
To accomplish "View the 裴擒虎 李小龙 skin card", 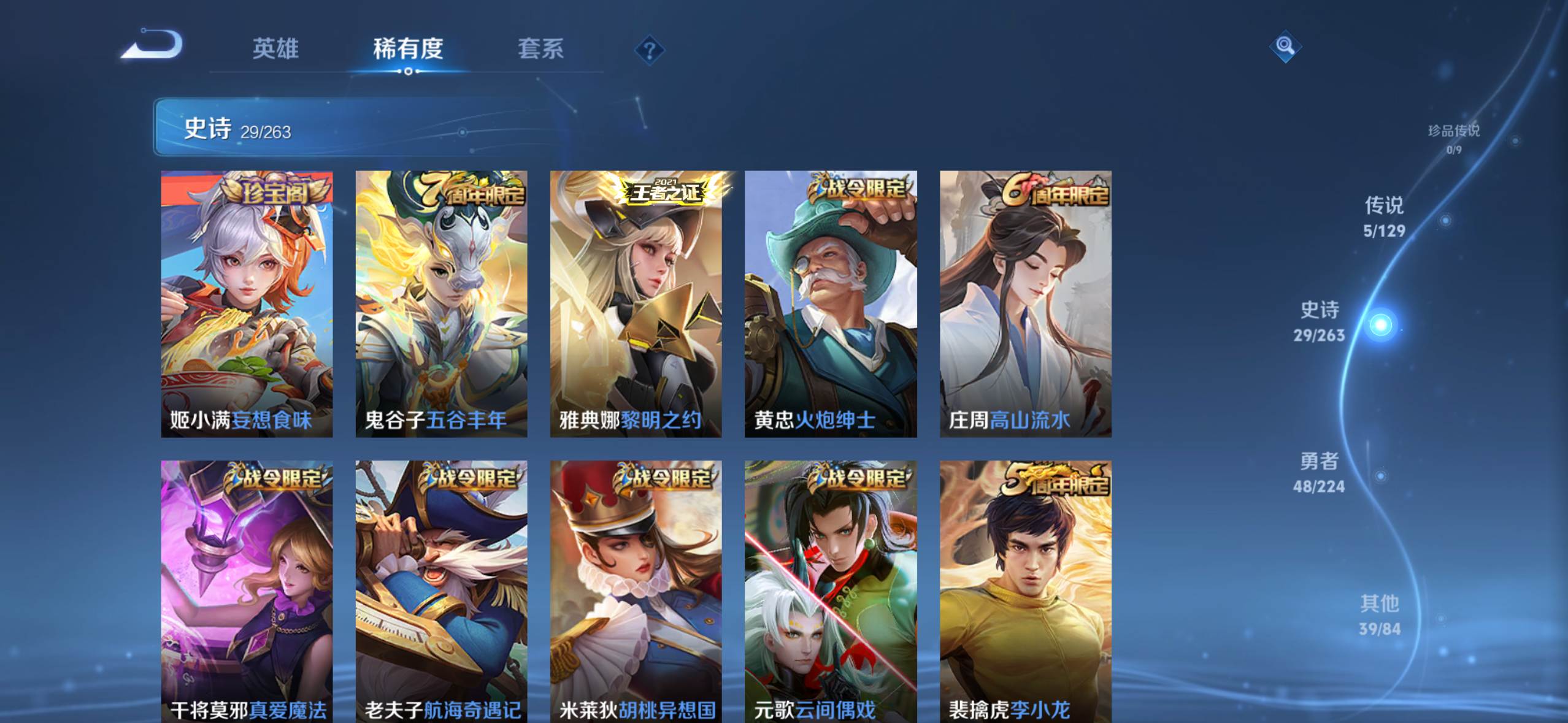I will (1025, 591).
